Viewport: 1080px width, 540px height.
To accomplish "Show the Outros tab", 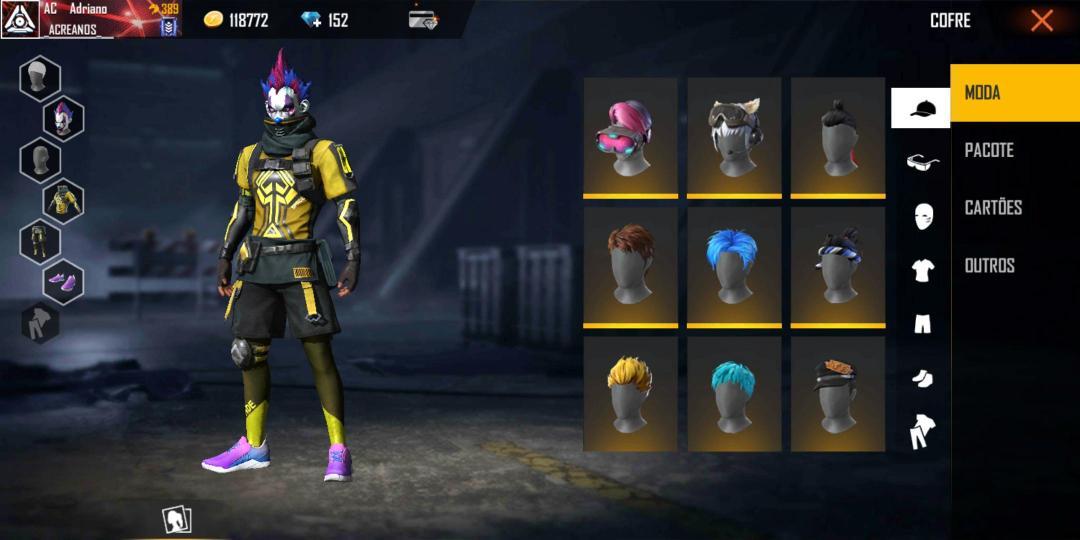I will coord(1014,266).
